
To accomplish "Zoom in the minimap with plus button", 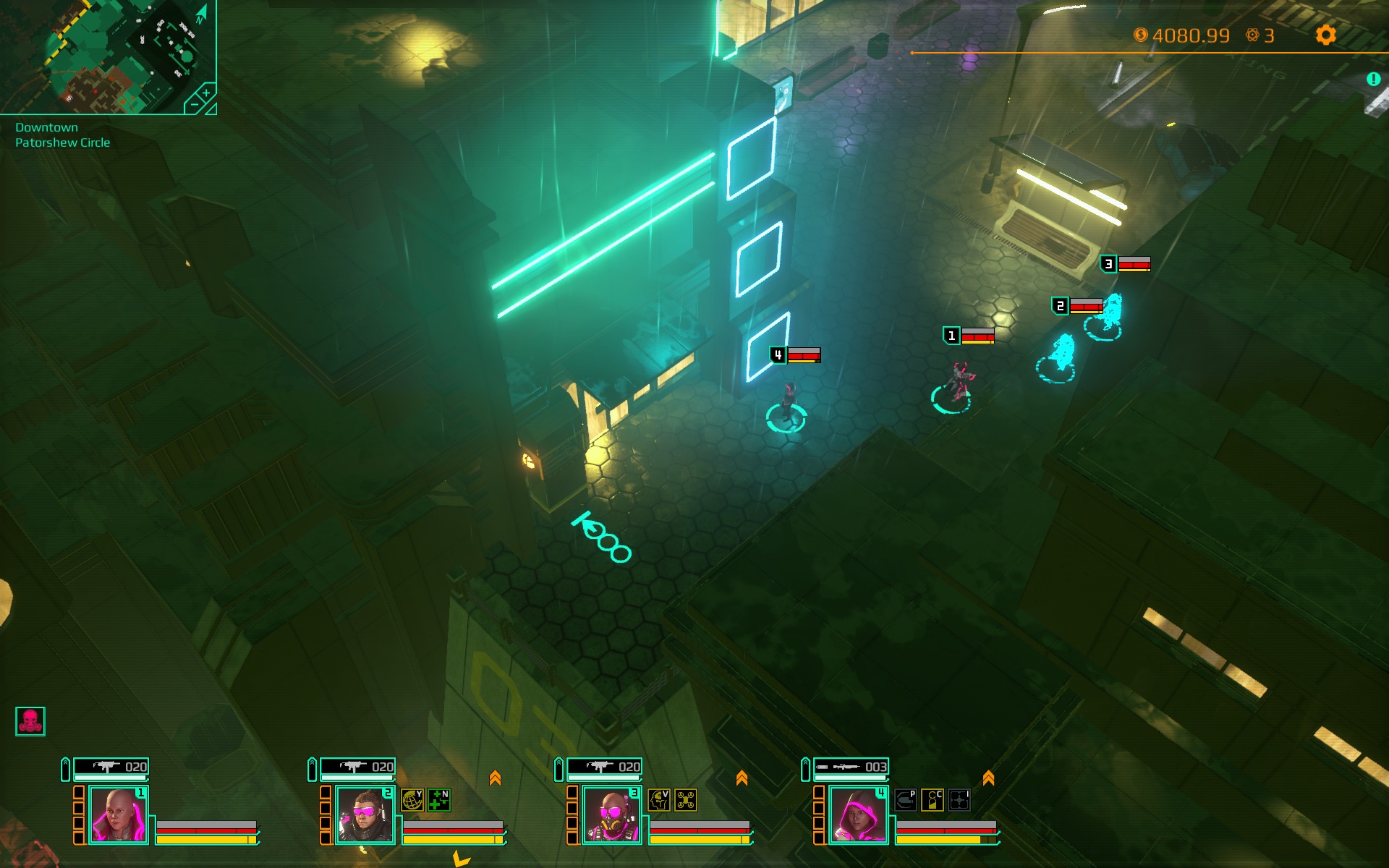I will coord(206,93).
